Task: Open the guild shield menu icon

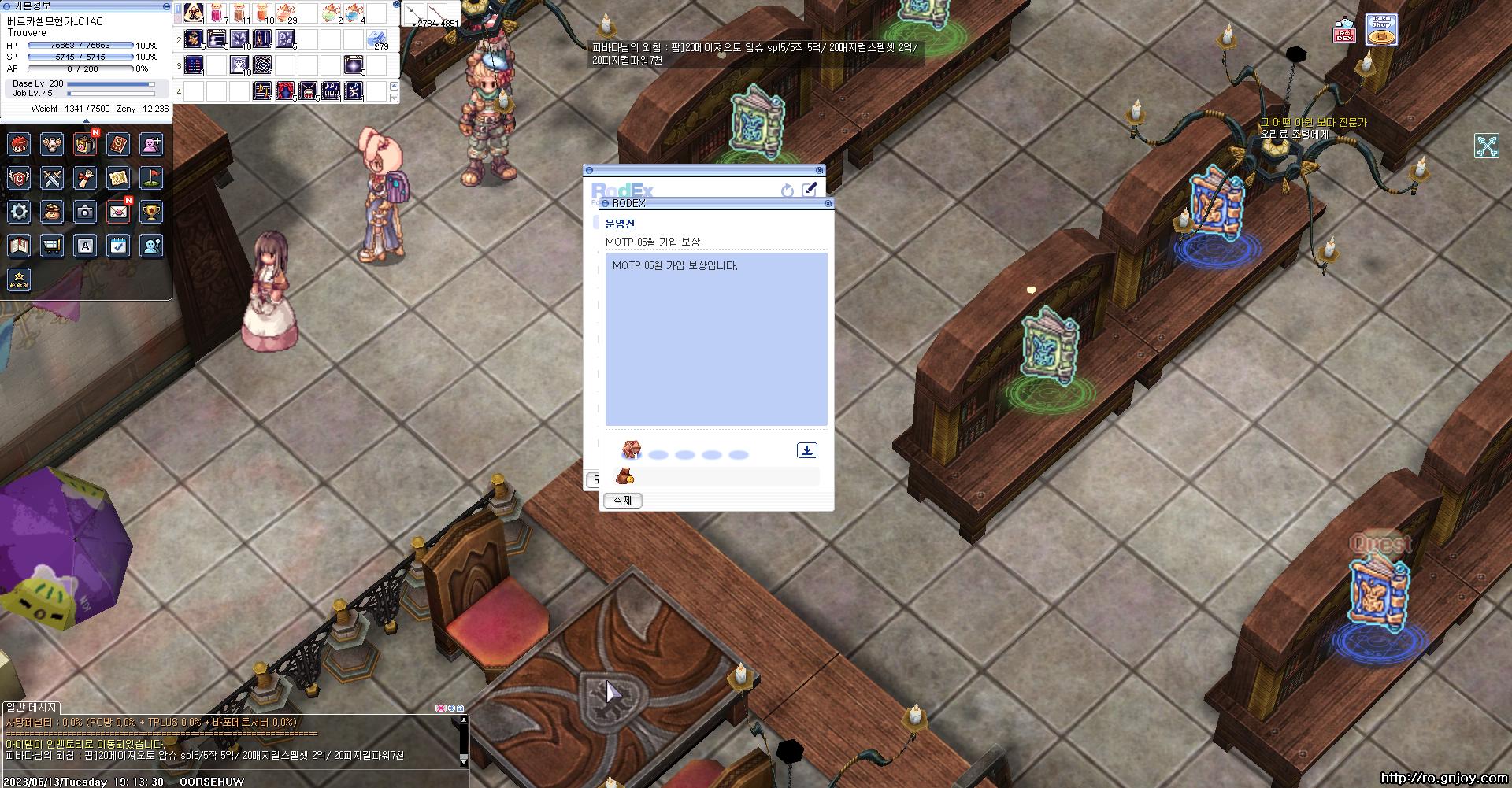Action: [19, 178]
